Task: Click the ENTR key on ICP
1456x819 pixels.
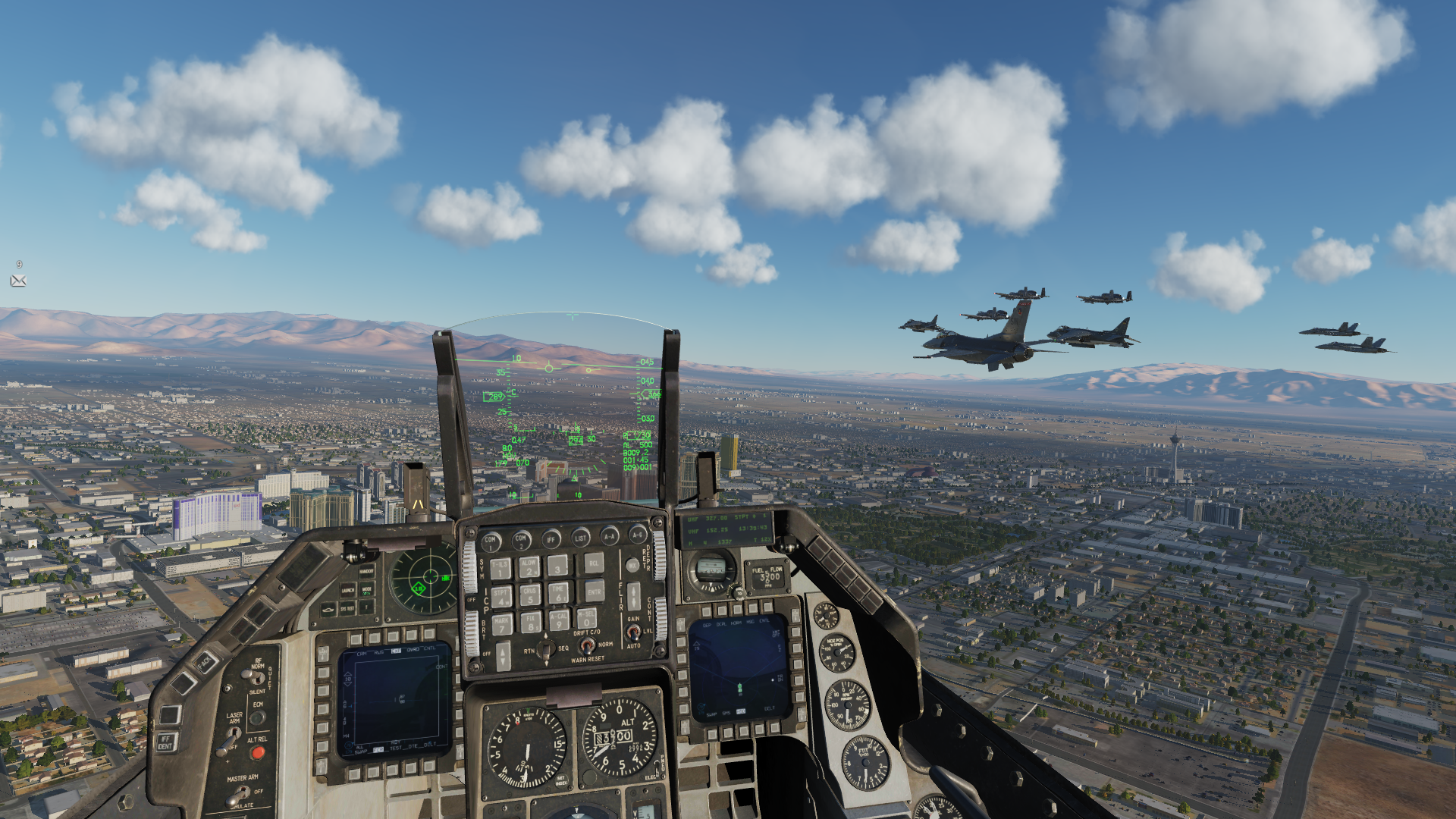Action: (x=594, y=590)
